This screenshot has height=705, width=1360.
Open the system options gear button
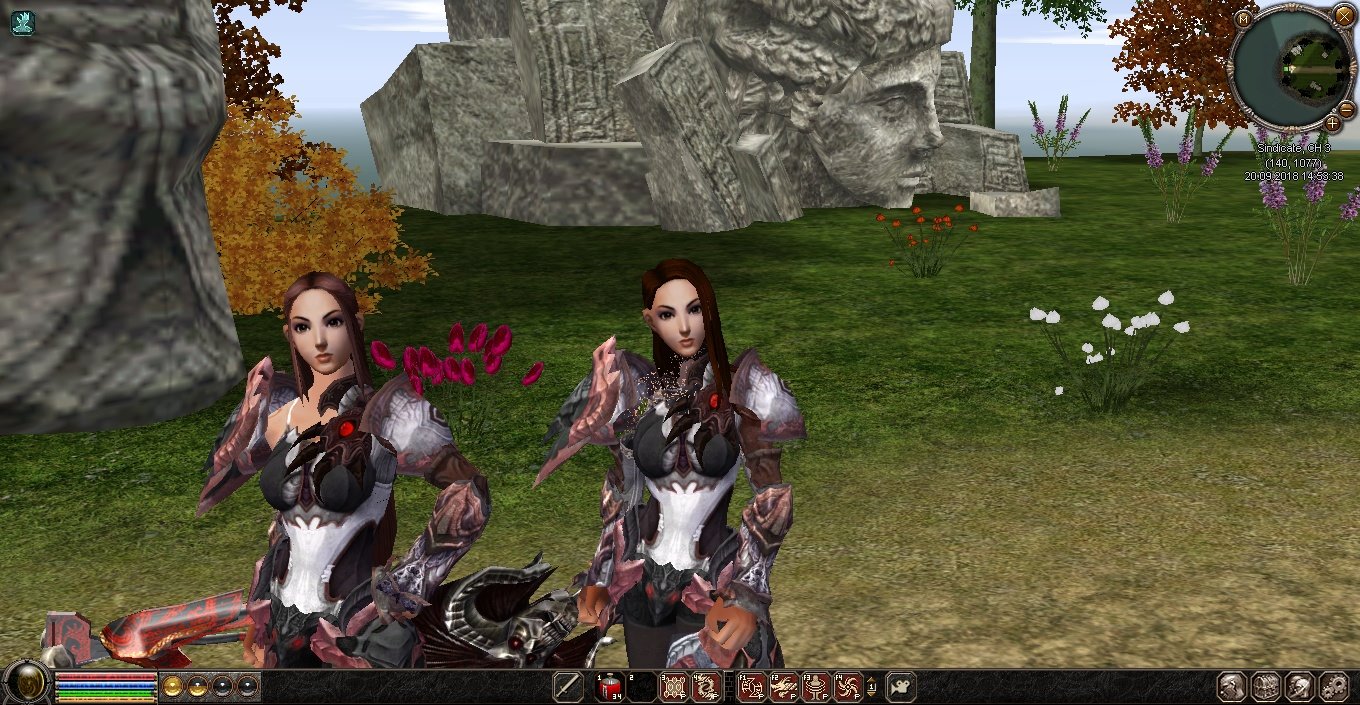(x=1334, y=687)
